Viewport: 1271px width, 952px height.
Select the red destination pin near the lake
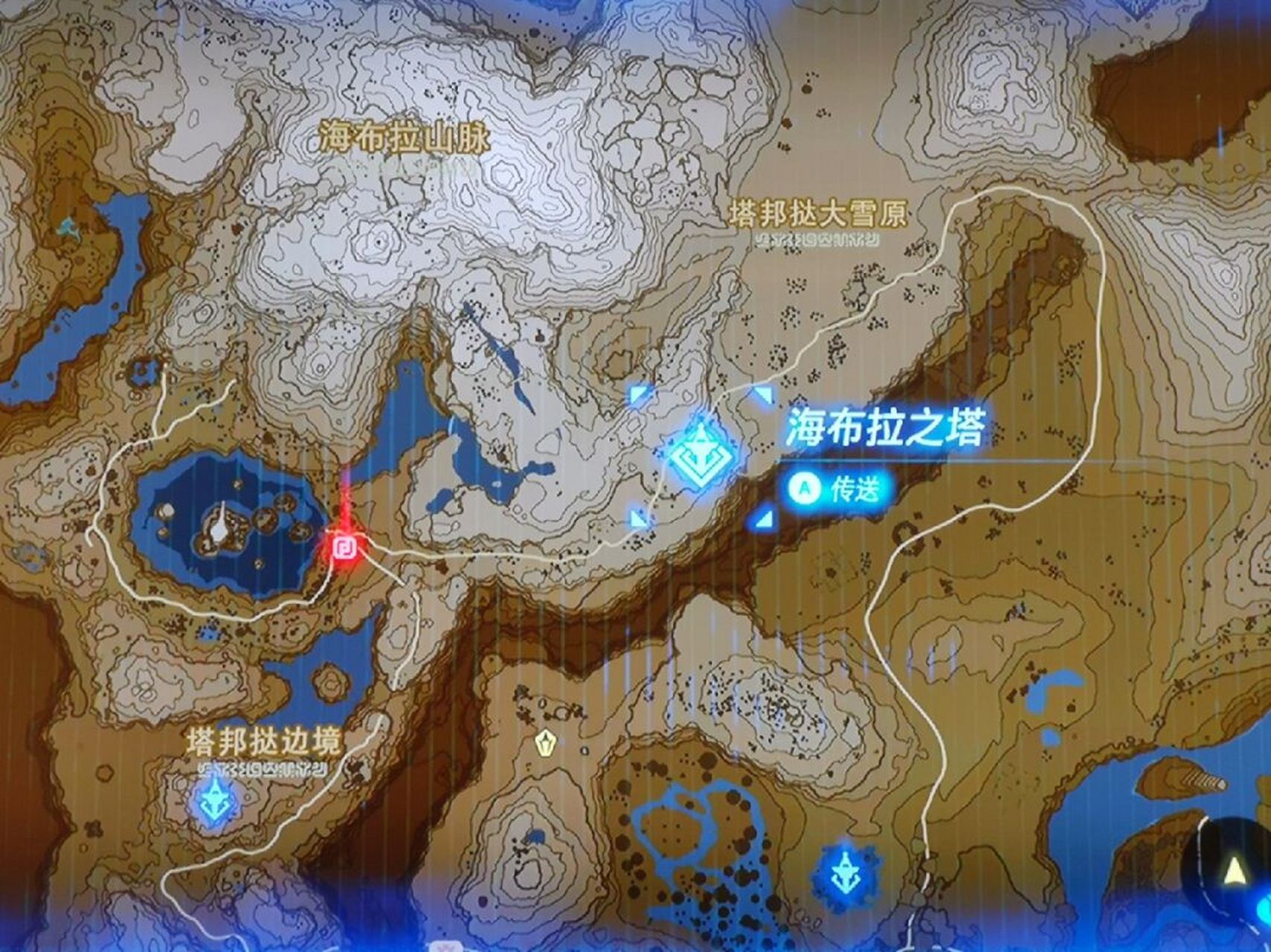(x=347, y=547)
